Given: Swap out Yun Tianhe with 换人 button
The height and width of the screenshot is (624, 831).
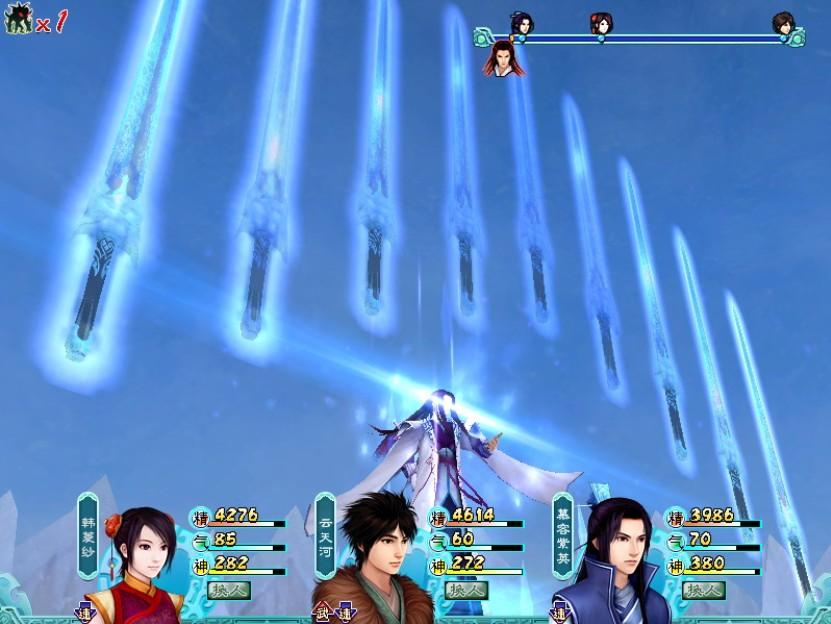Looking at the screenshot, I should [x=467, y=590].
